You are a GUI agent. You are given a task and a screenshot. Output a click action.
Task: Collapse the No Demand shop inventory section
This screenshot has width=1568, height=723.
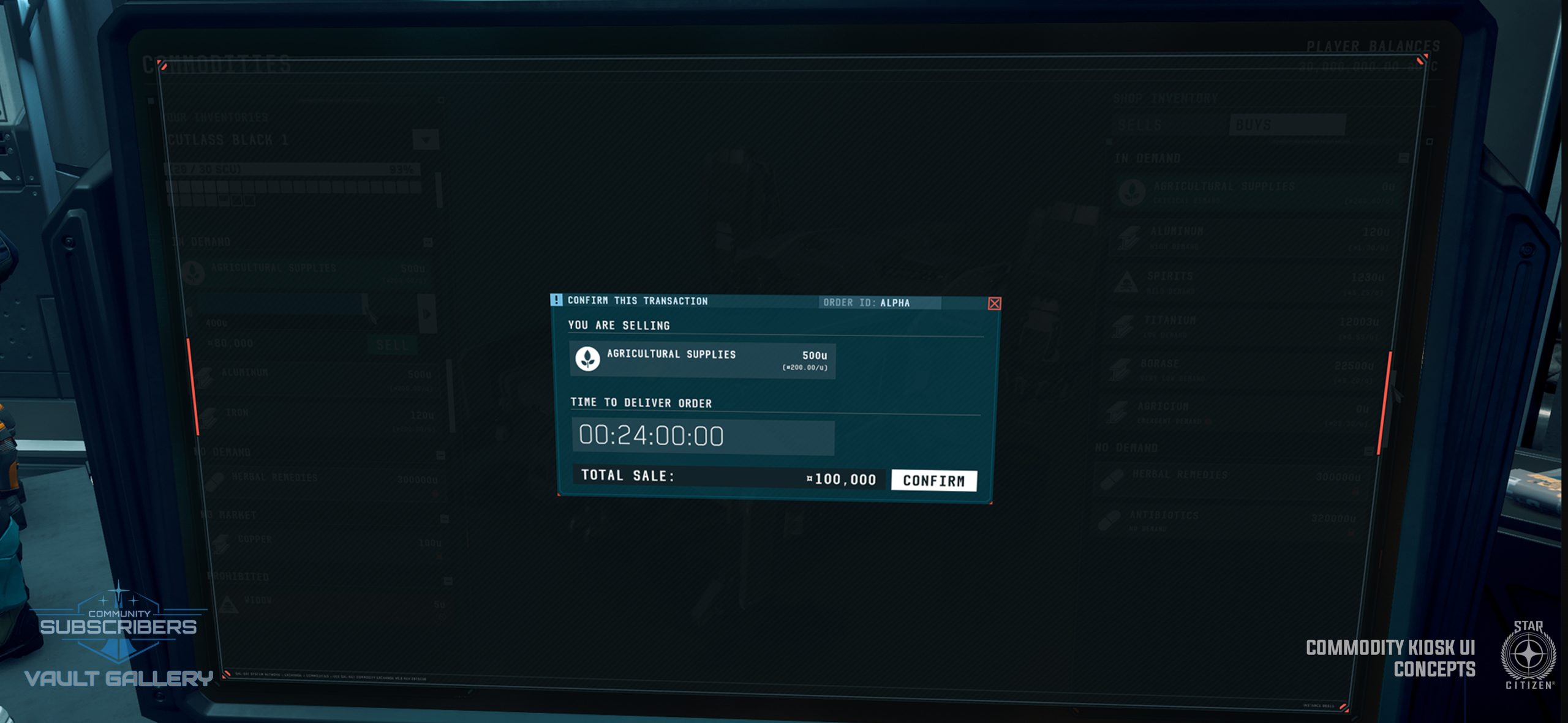click(x=1369, y=451)
